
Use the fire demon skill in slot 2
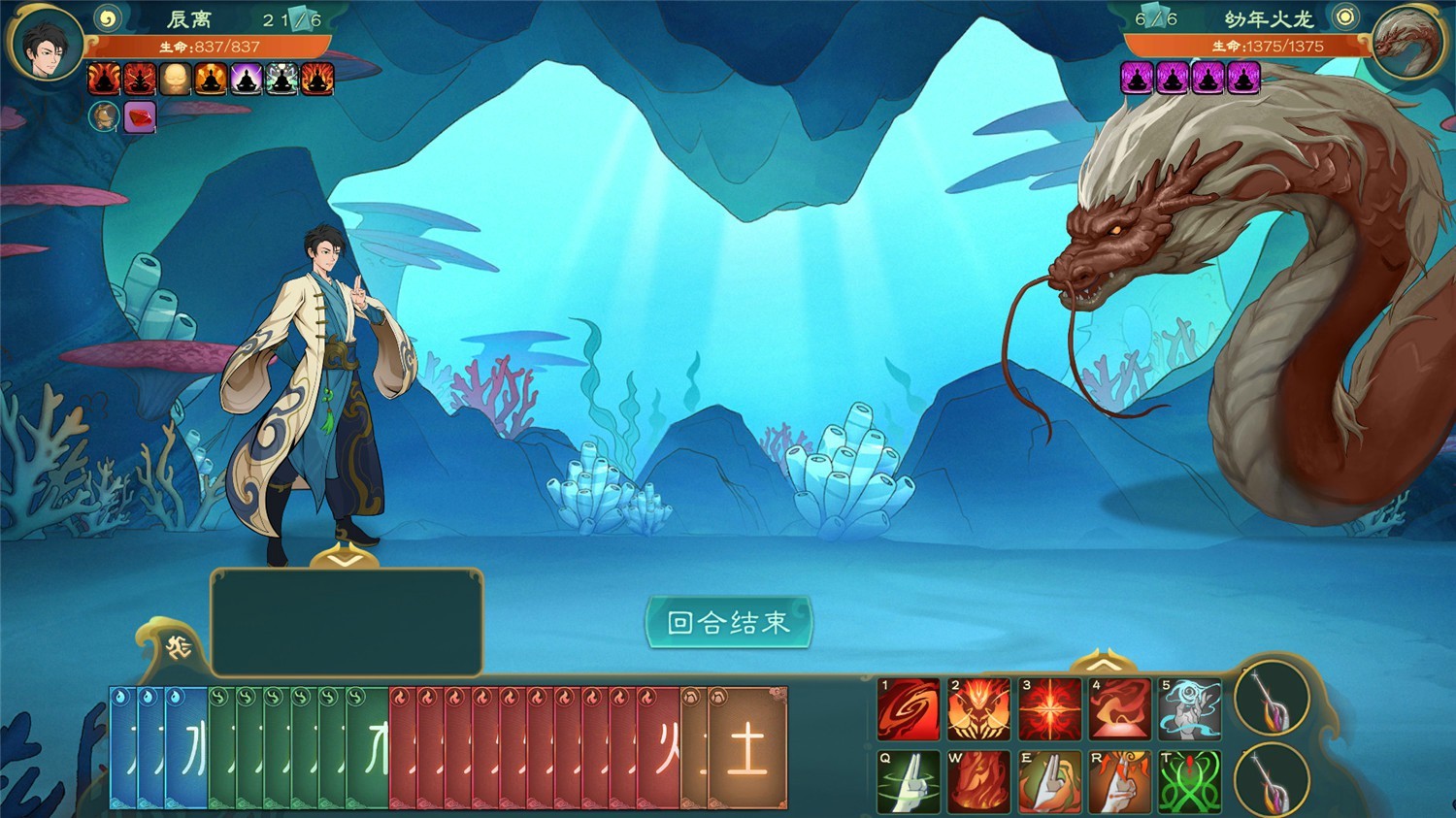[978, 708]
